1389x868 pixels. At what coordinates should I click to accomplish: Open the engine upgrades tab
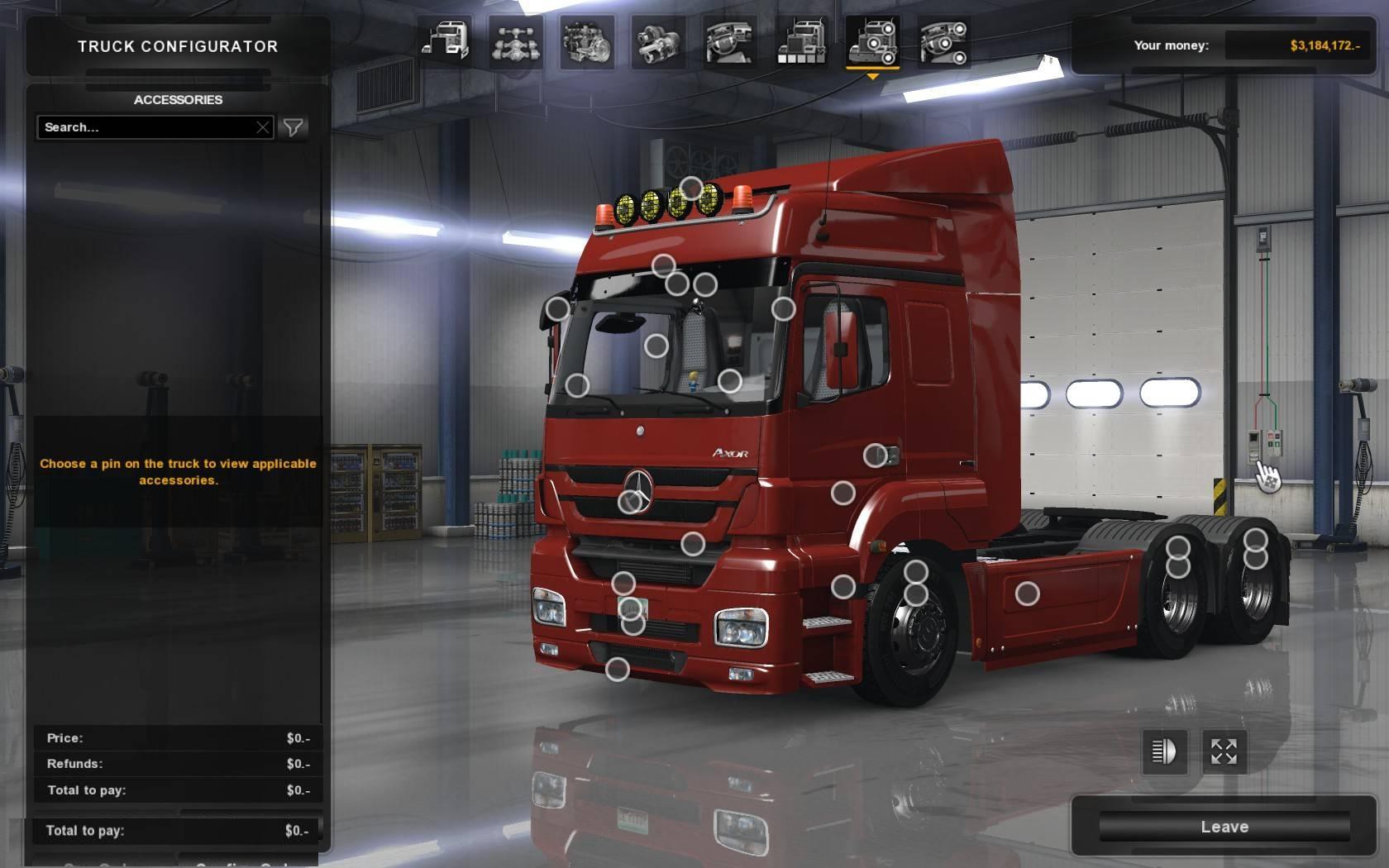pos(587,41)
